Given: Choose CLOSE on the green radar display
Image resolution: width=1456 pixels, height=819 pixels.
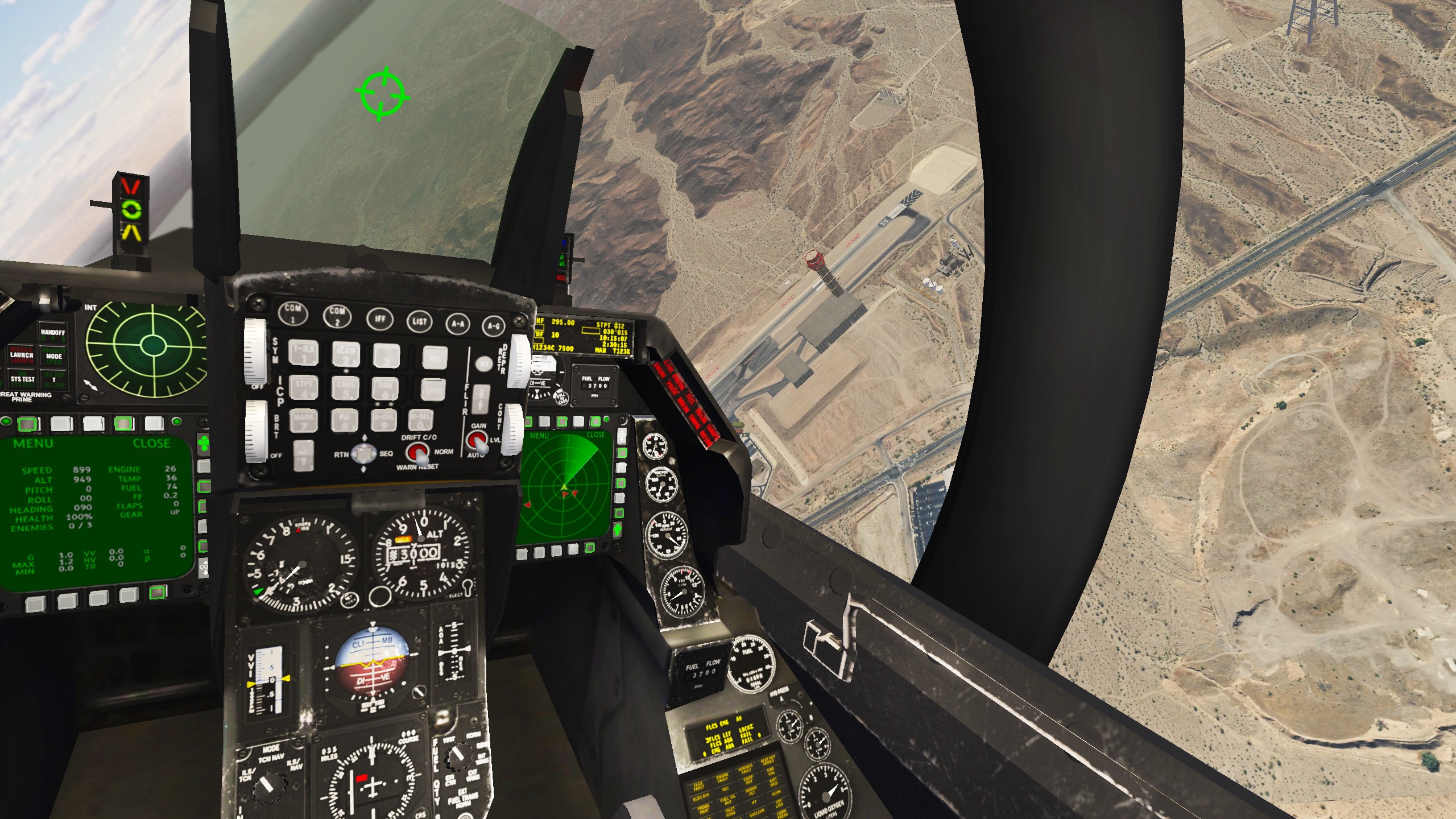Looking at the screenshot, I should (x=595, y=435).
